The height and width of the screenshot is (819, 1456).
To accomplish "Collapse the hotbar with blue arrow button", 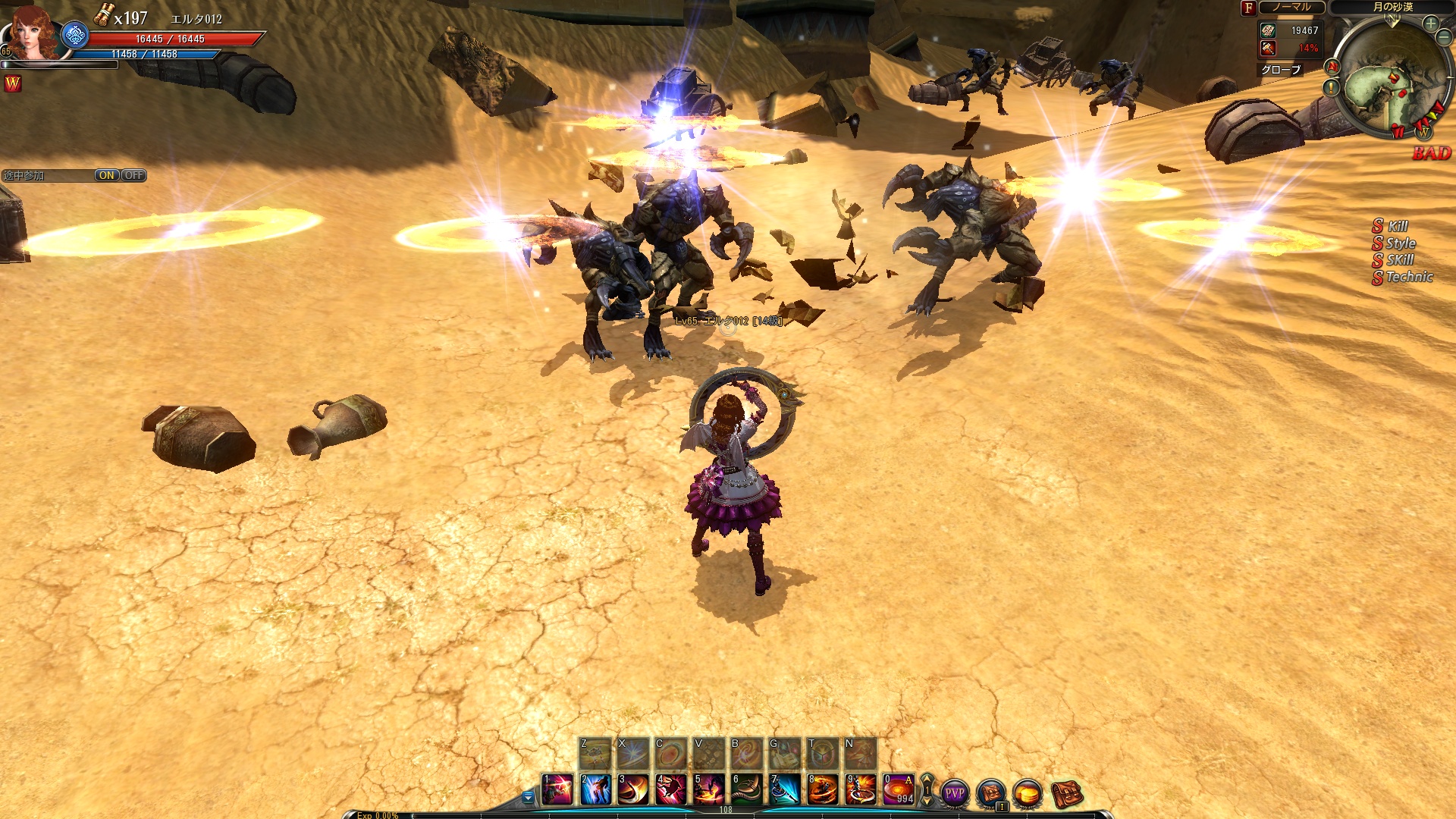I will [x=528, y=797].
